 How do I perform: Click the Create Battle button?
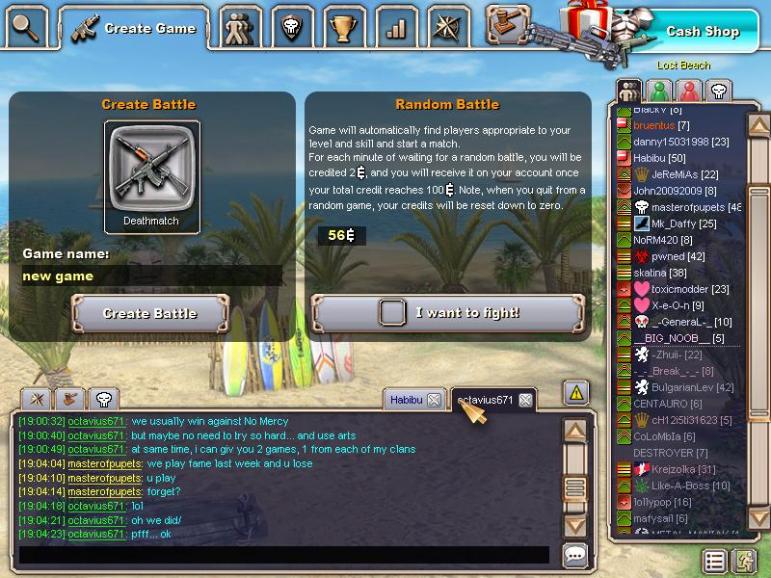point(150,314)
